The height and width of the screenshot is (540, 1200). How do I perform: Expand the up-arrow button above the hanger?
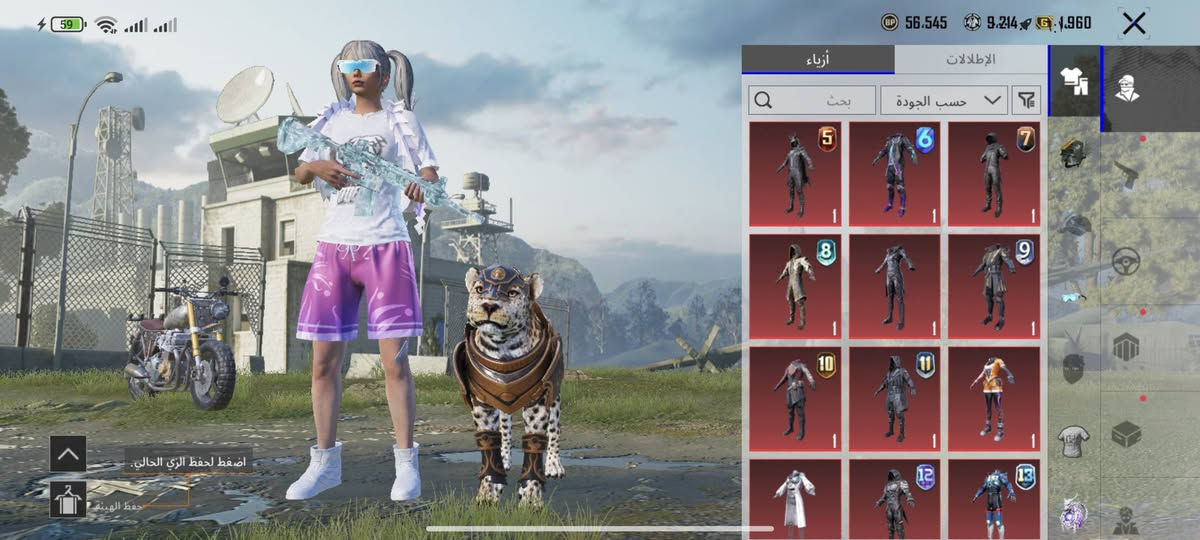click(68, 454)
